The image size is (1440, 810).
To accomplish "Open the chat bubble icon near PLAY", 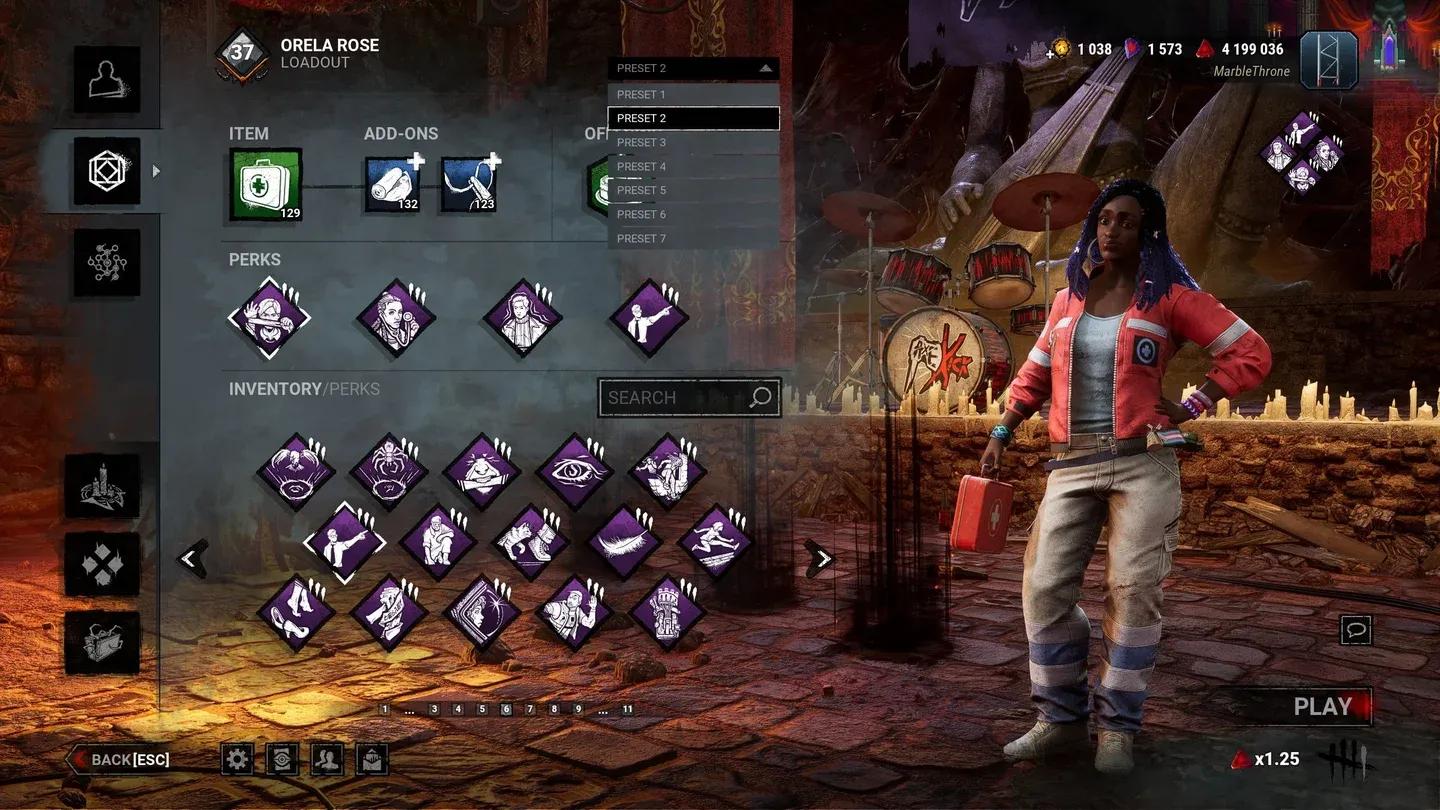I will coord(1355,628).
